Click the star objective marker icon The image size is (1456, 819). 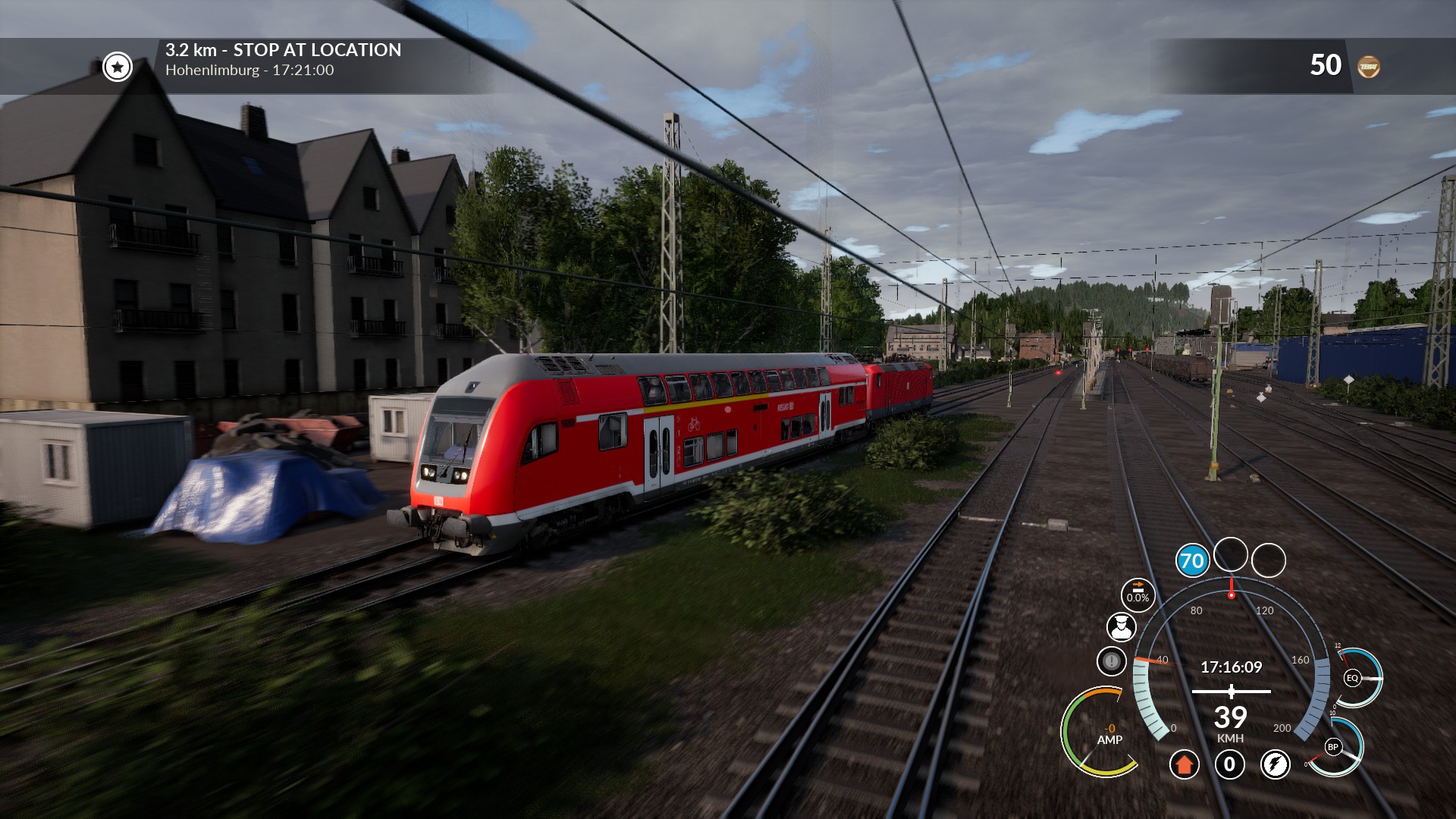pos(118,67)
